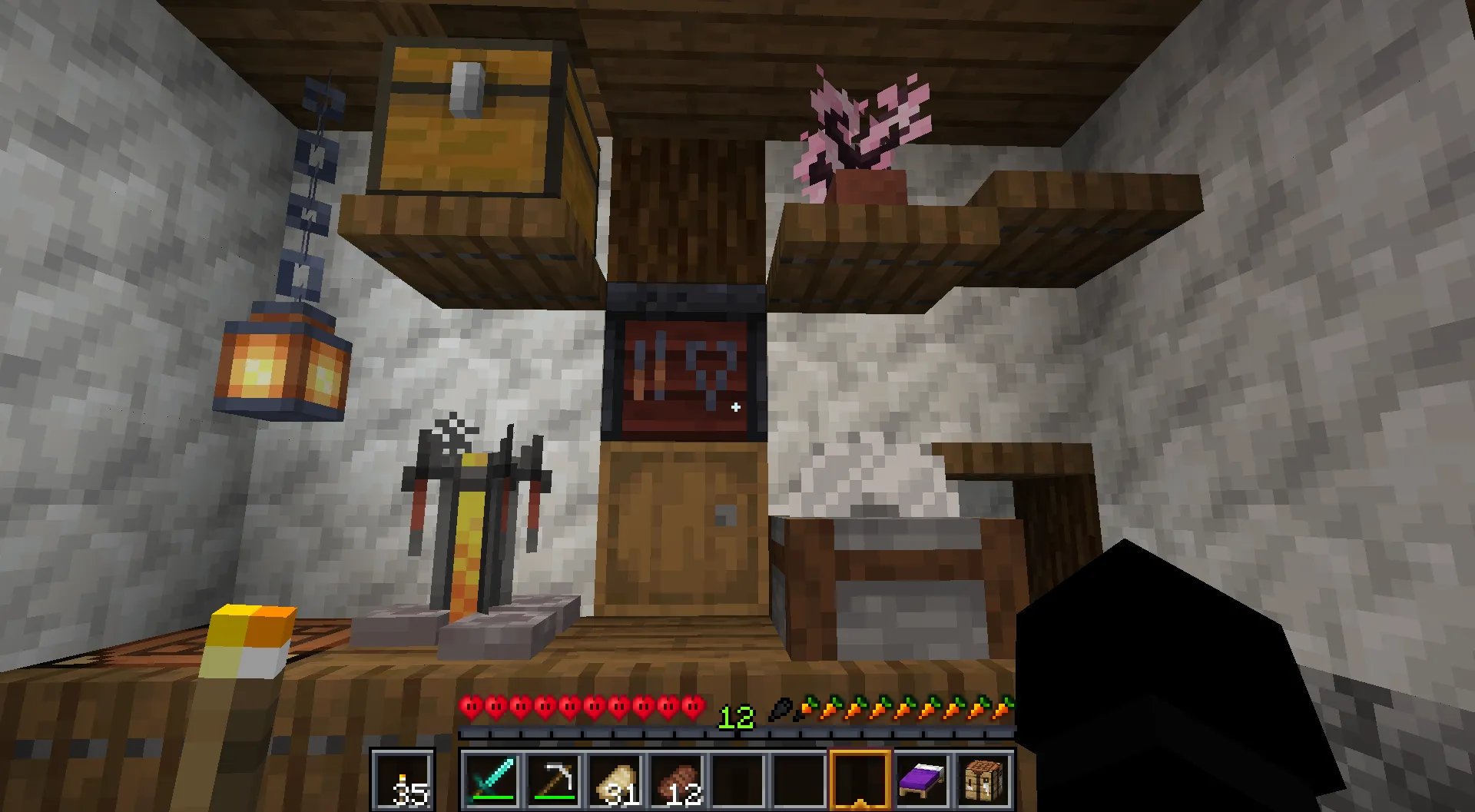
Task: Select the wooden pickaxe in the hotbar
Action: 552,780
